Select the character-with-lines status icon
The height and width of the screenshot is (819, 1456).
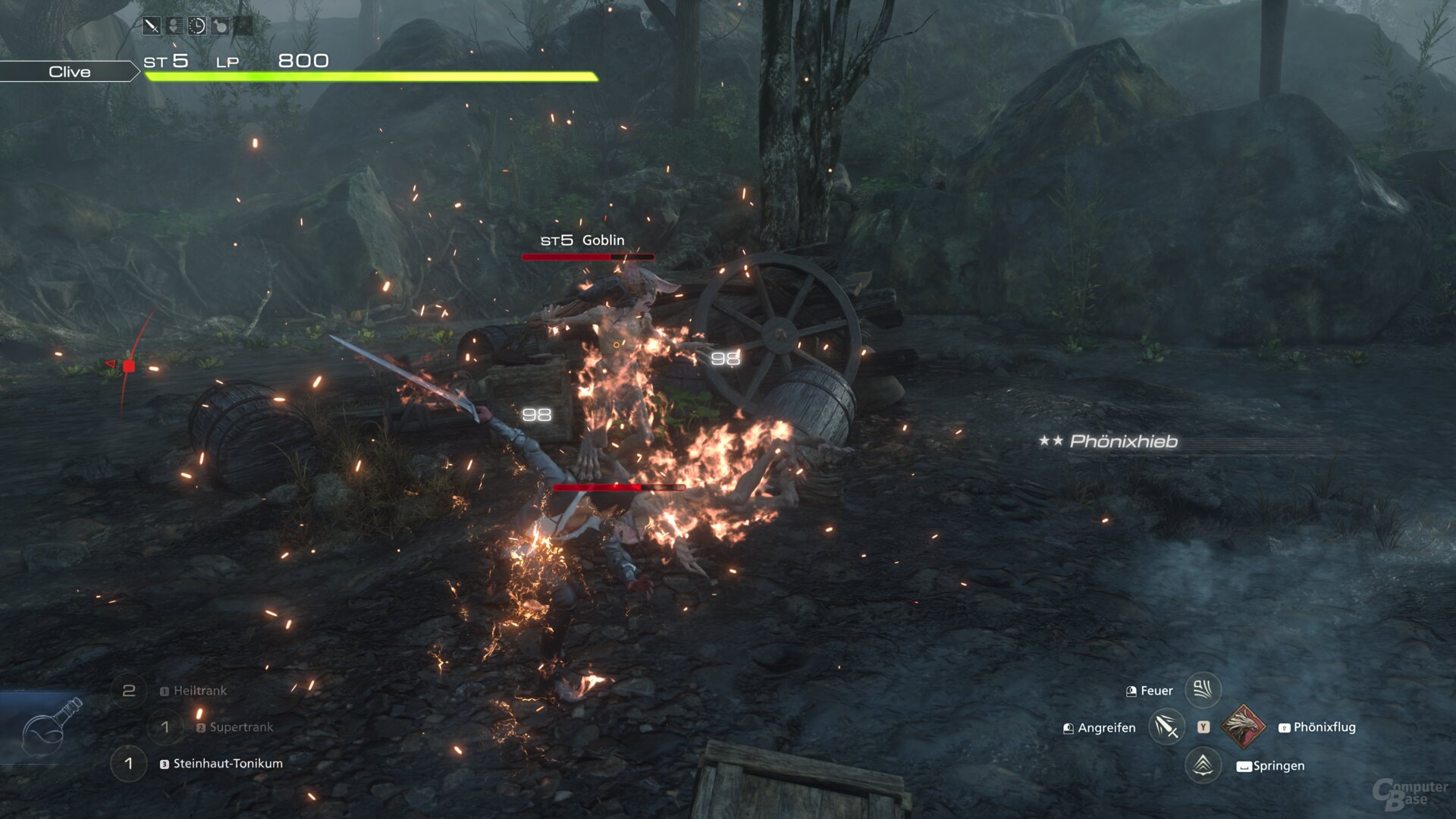coord(174,27)
